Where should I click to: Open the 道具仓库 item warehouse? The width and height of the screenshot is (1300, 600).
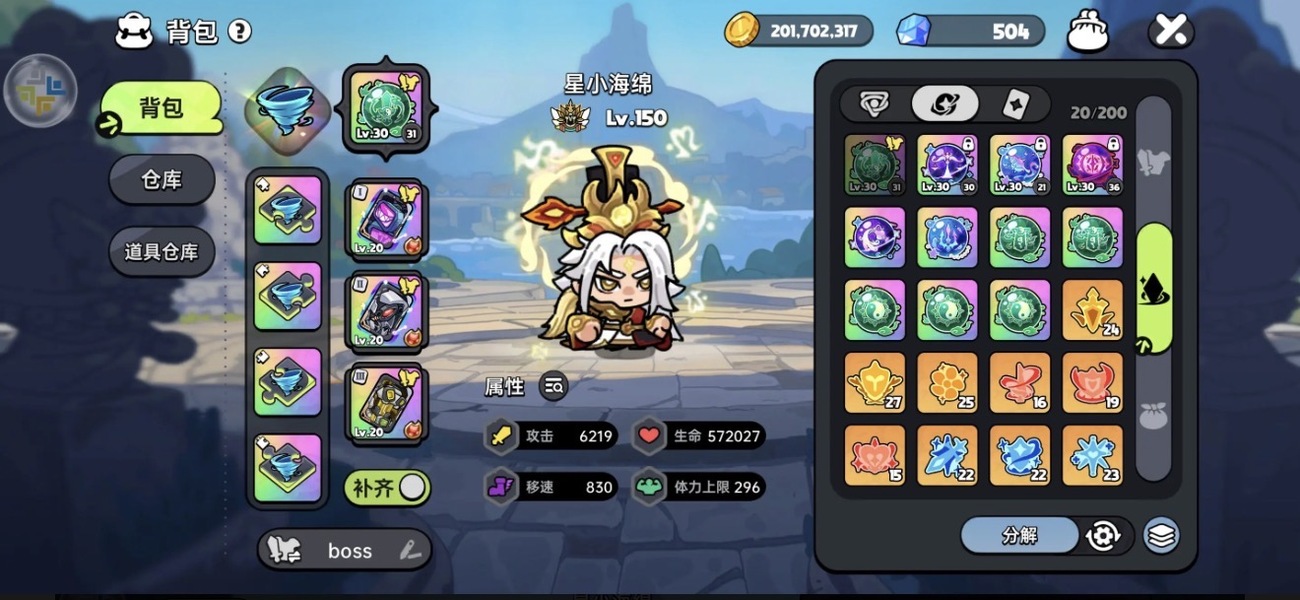[161, 251]
